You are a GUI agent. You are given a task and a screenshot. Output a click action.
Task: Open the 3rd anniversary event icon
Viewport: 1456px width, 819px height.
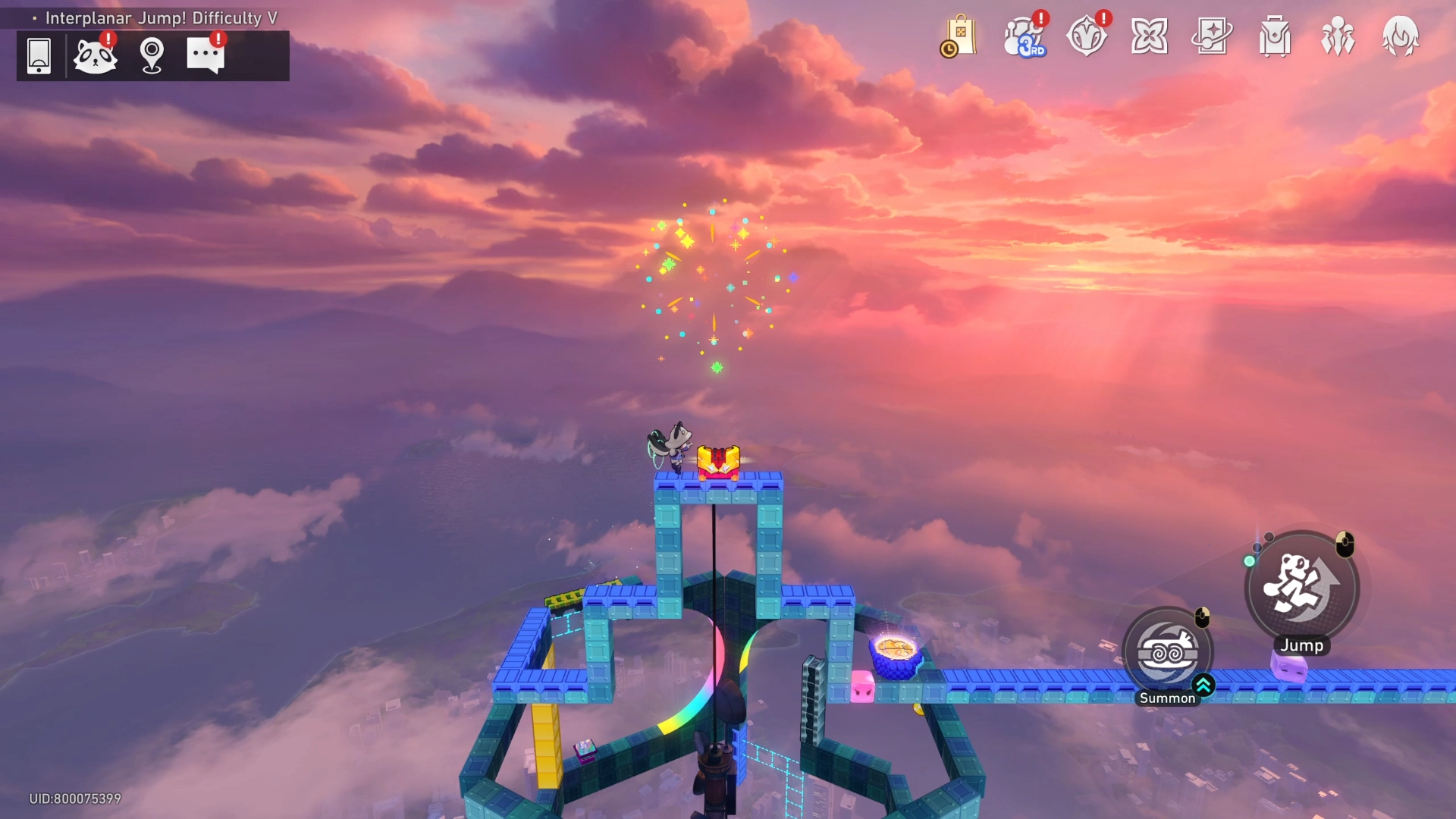pyautogui.click(x=1024, y=36)
